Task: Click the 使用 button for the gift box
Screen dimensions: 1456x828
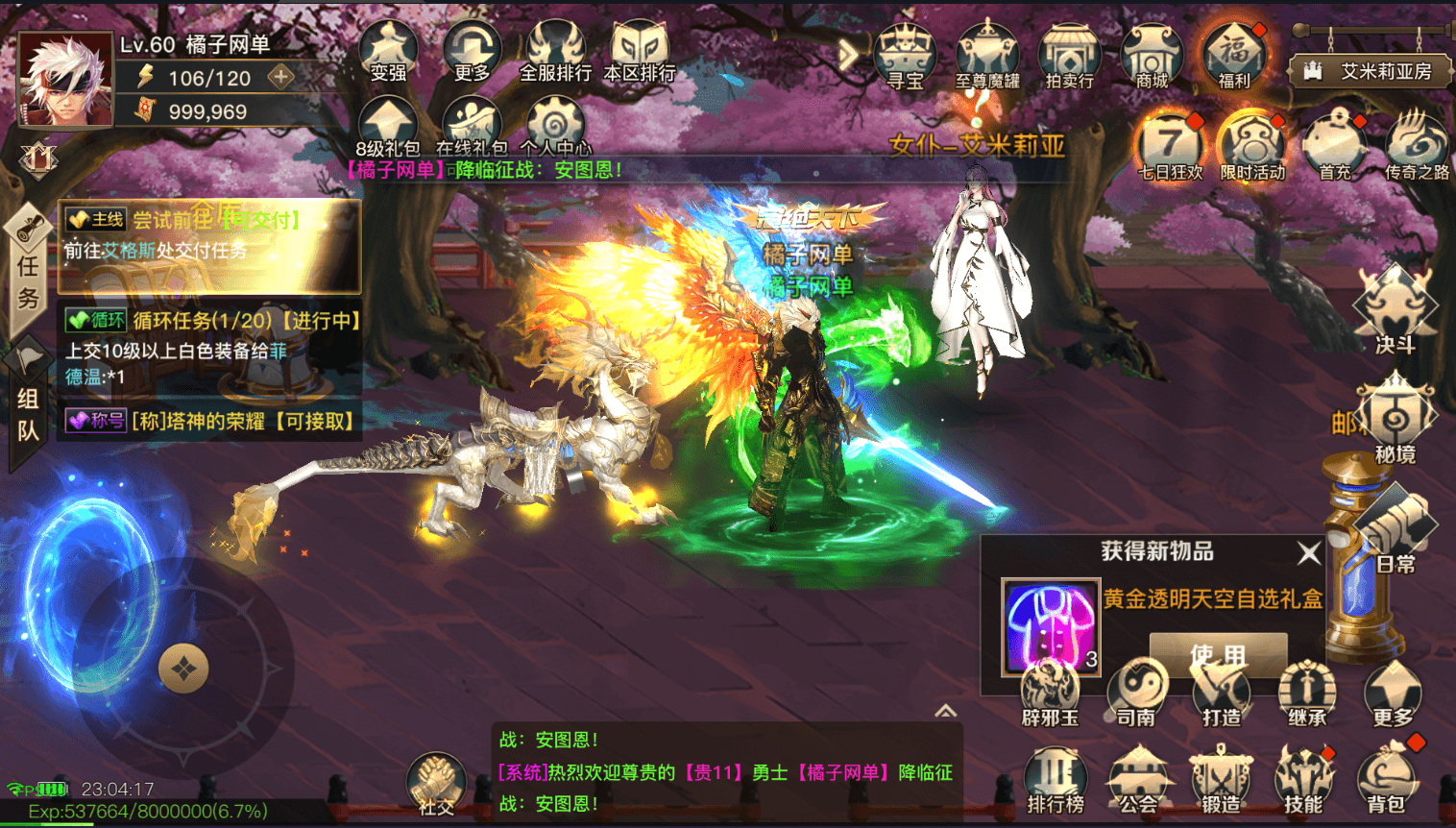Action: (1218, 655)
